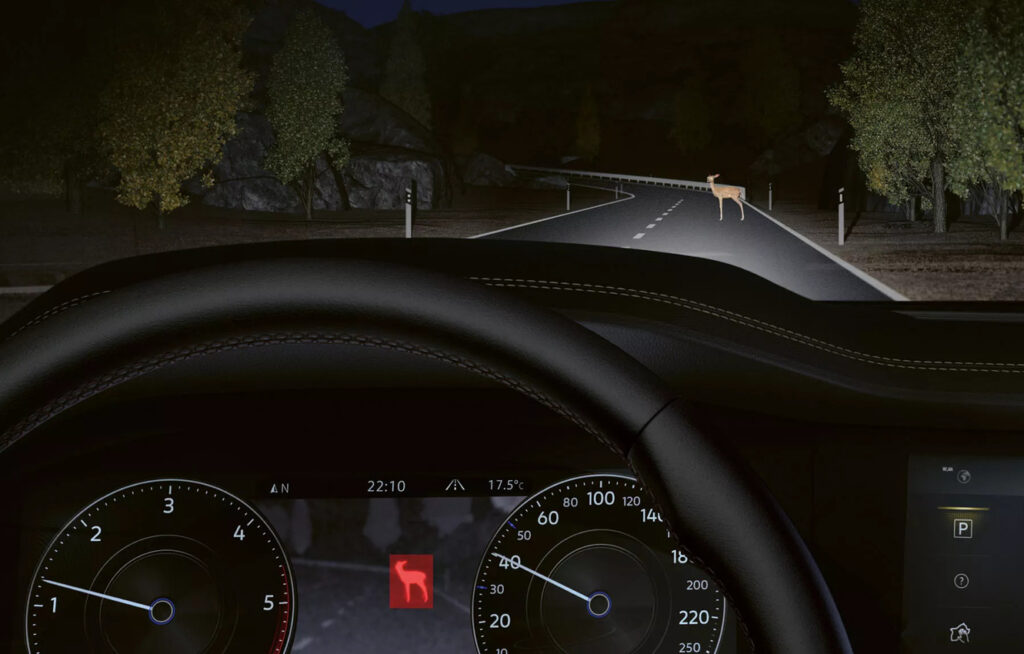
Task: Open the hand-touch icon below help
Action: coord(962,632)
